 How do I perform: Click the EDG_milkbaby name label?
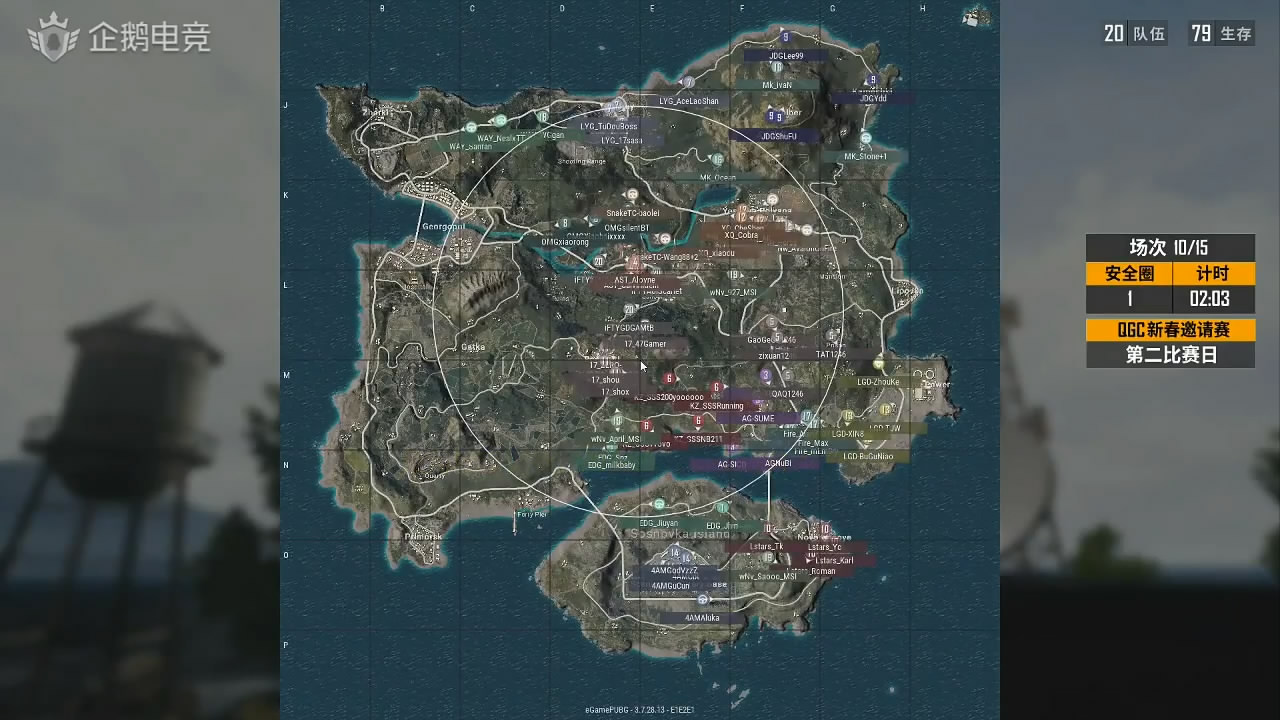click(613, 466)
